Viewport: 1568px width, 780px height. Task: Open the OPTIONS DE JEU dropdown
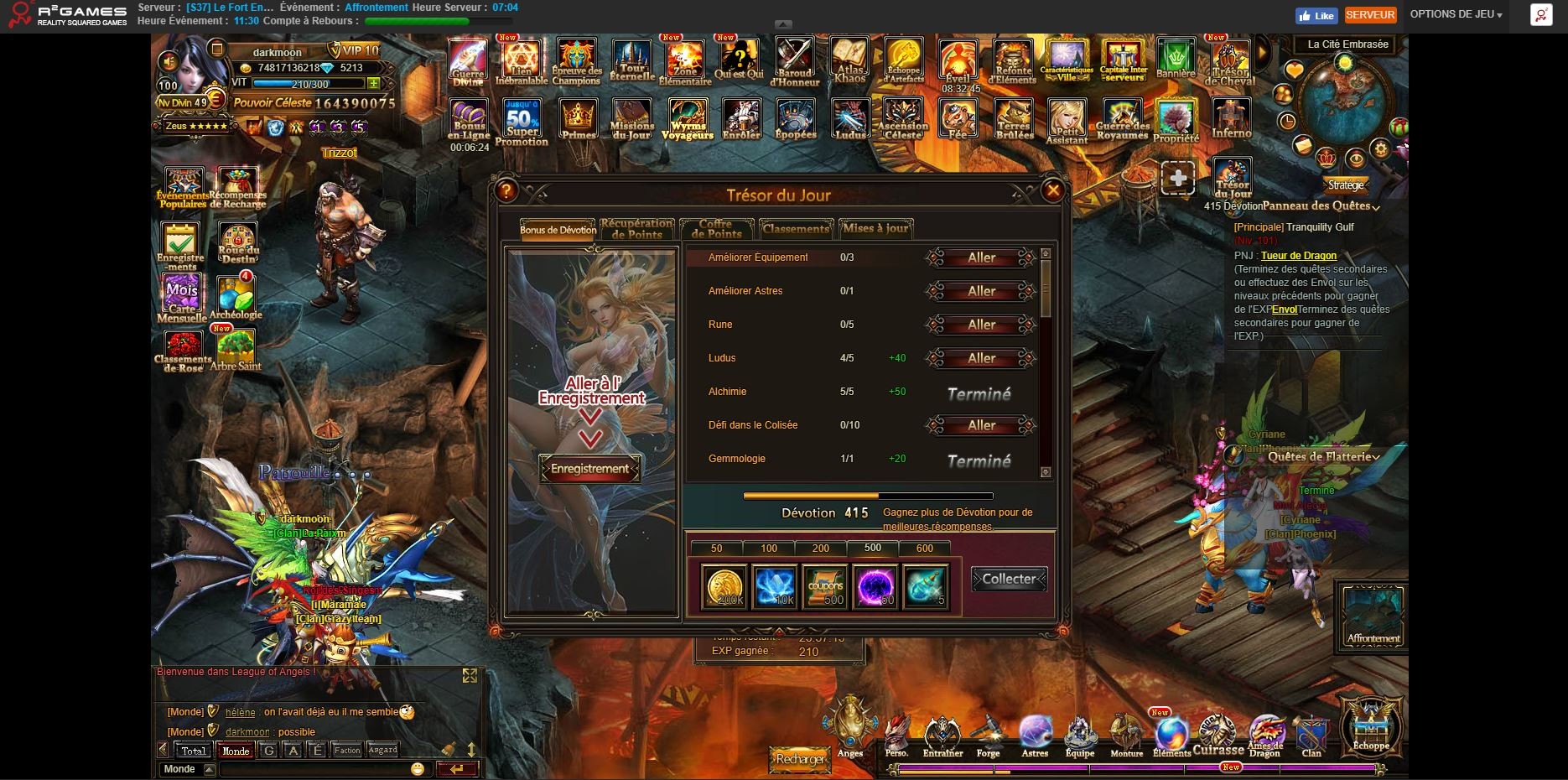1456,14
